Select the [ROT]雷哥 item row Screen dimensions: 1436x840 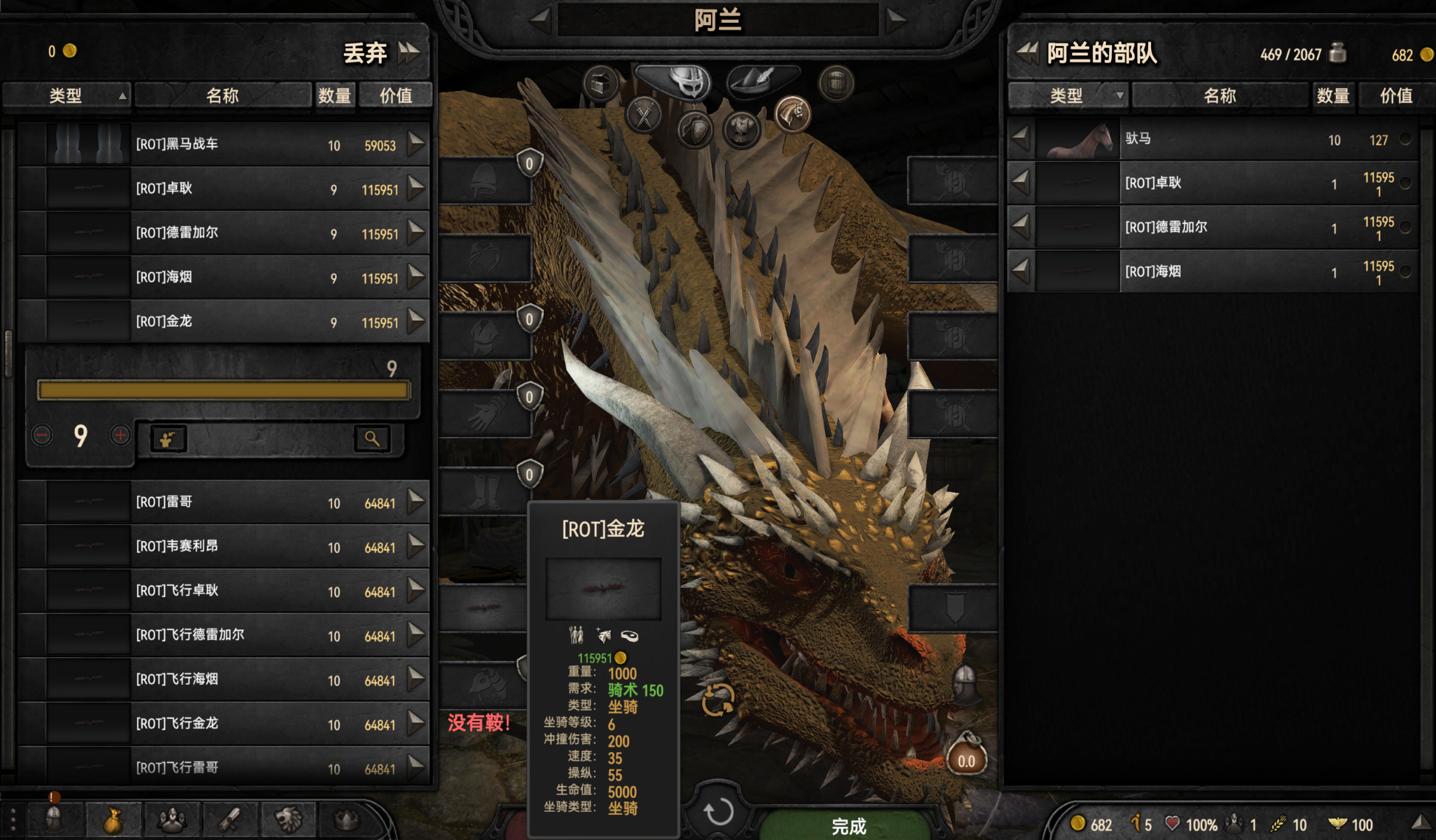[x=222, y=502]
